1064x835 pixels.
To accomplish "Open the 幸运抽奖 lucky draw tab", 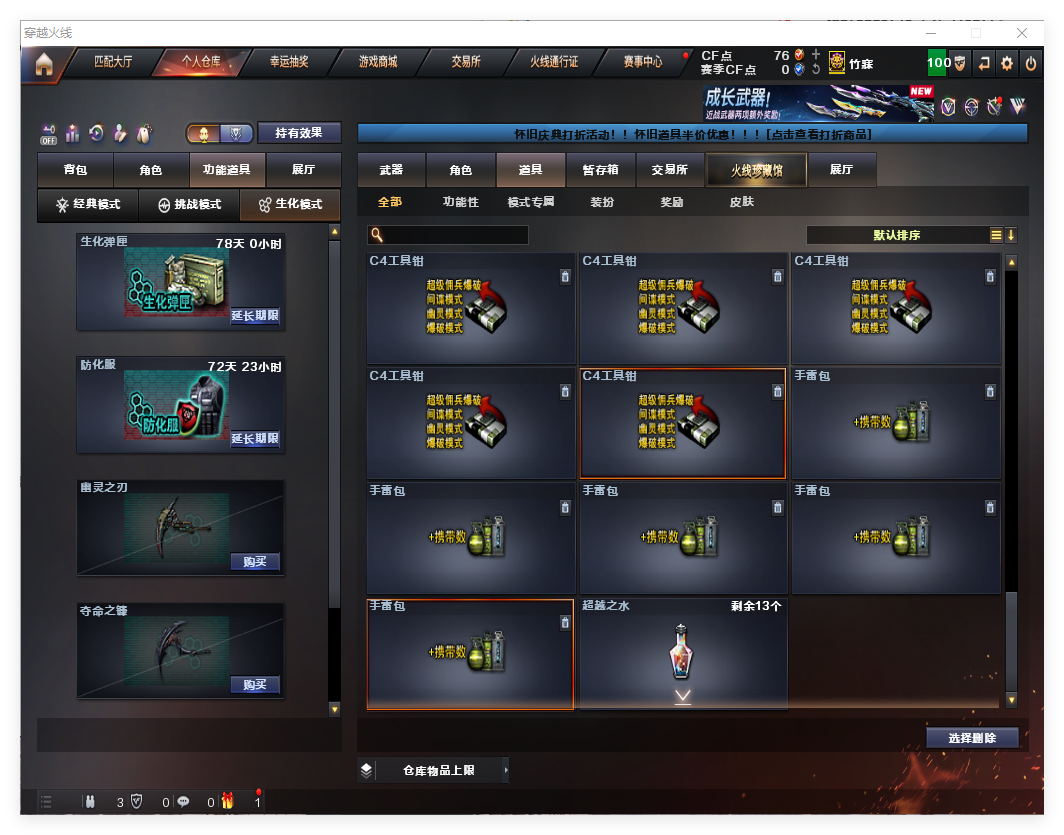I will point(289,62).
